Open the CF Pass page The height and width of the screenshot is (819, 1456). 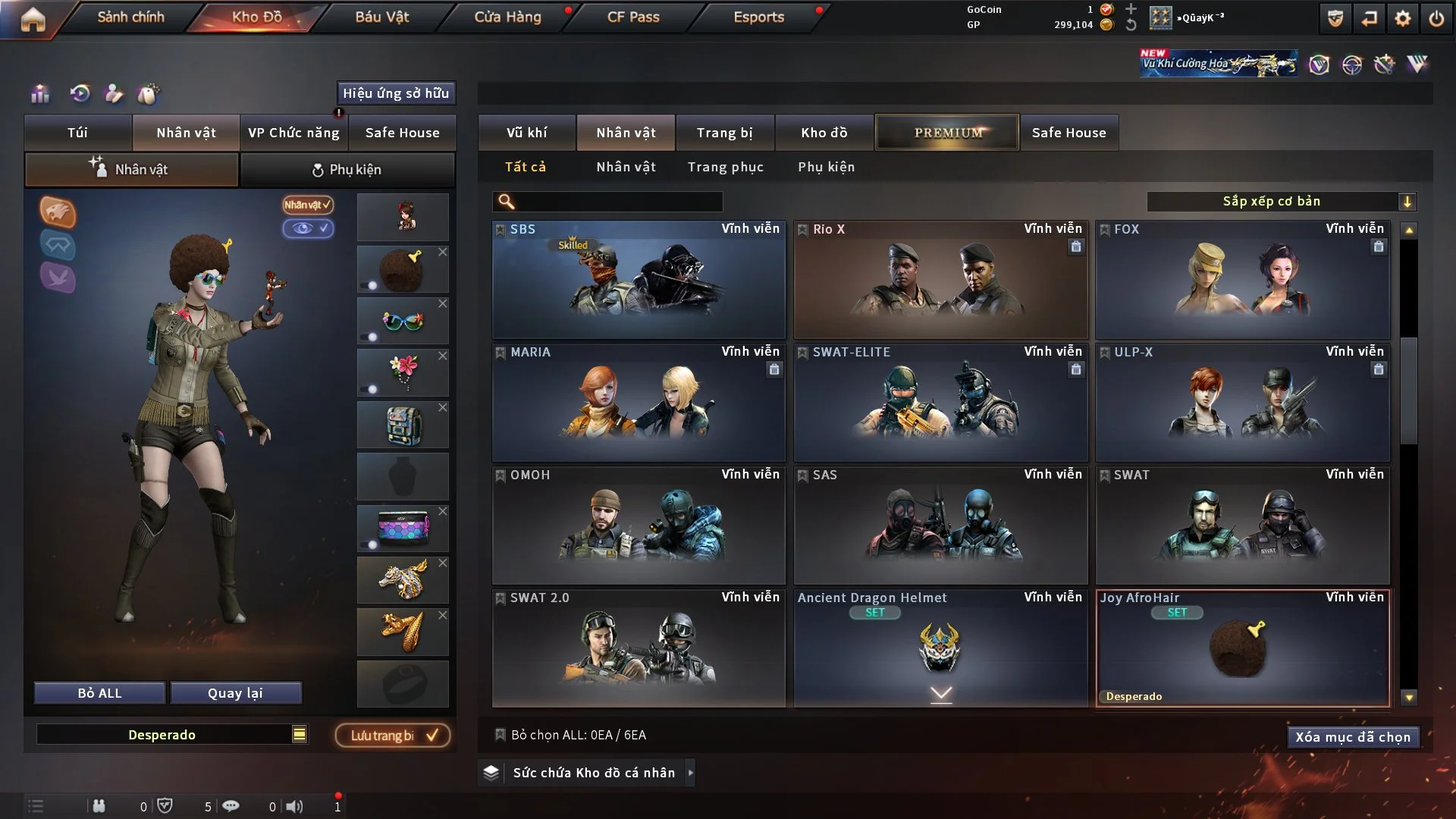click(633, 17)
